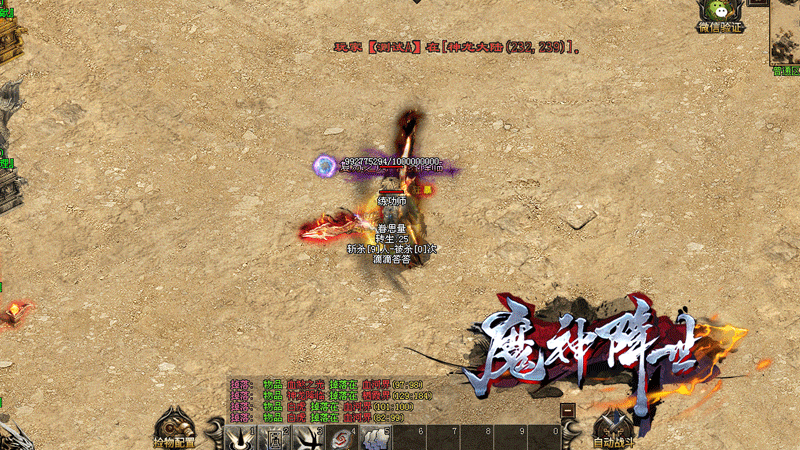Use the skill in hotbar slot 2
This screenshot has height=450, width=800.
click(273, 438)
